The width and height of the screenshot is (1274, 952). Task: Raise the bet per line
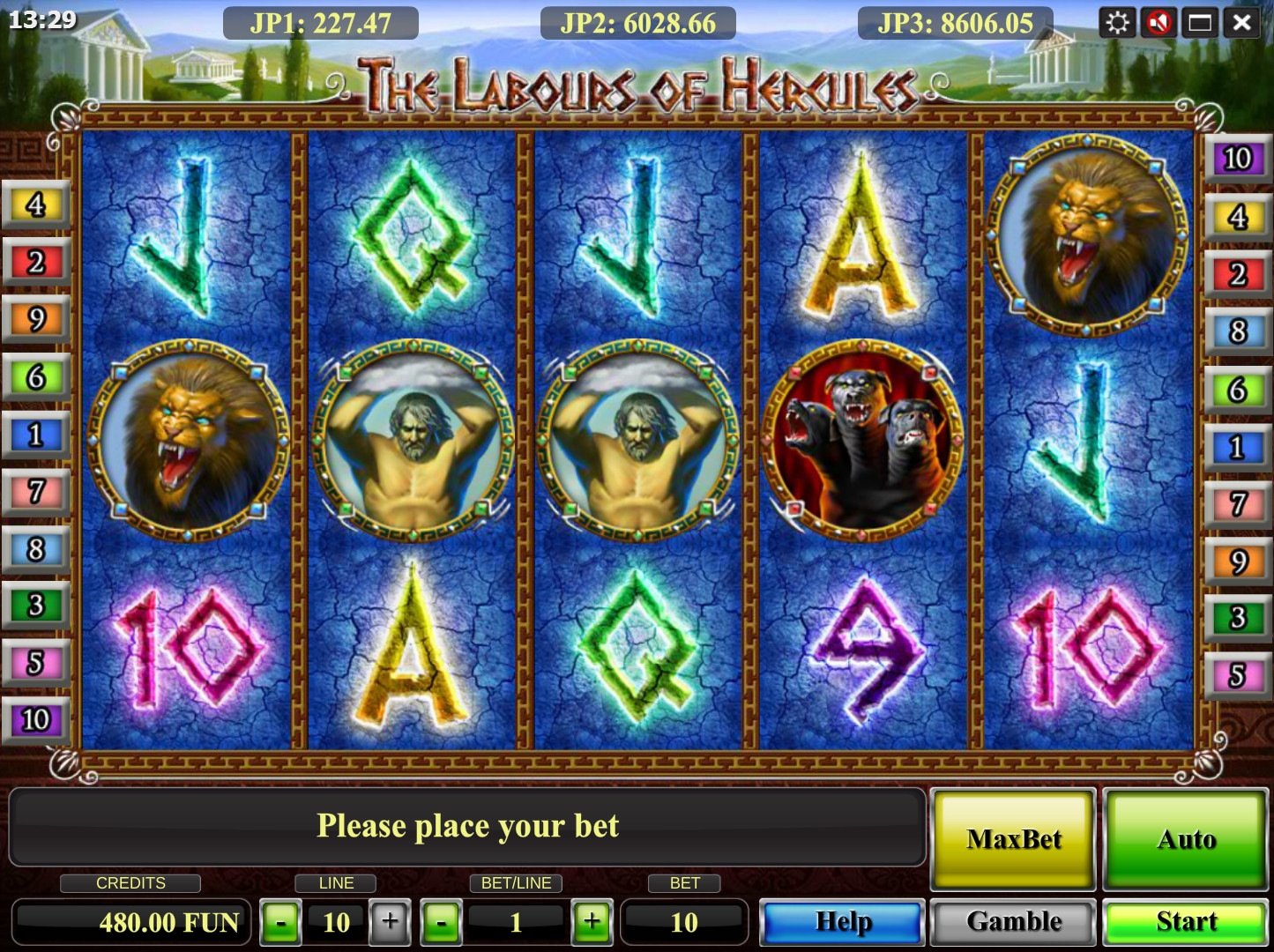coord(592,923)
